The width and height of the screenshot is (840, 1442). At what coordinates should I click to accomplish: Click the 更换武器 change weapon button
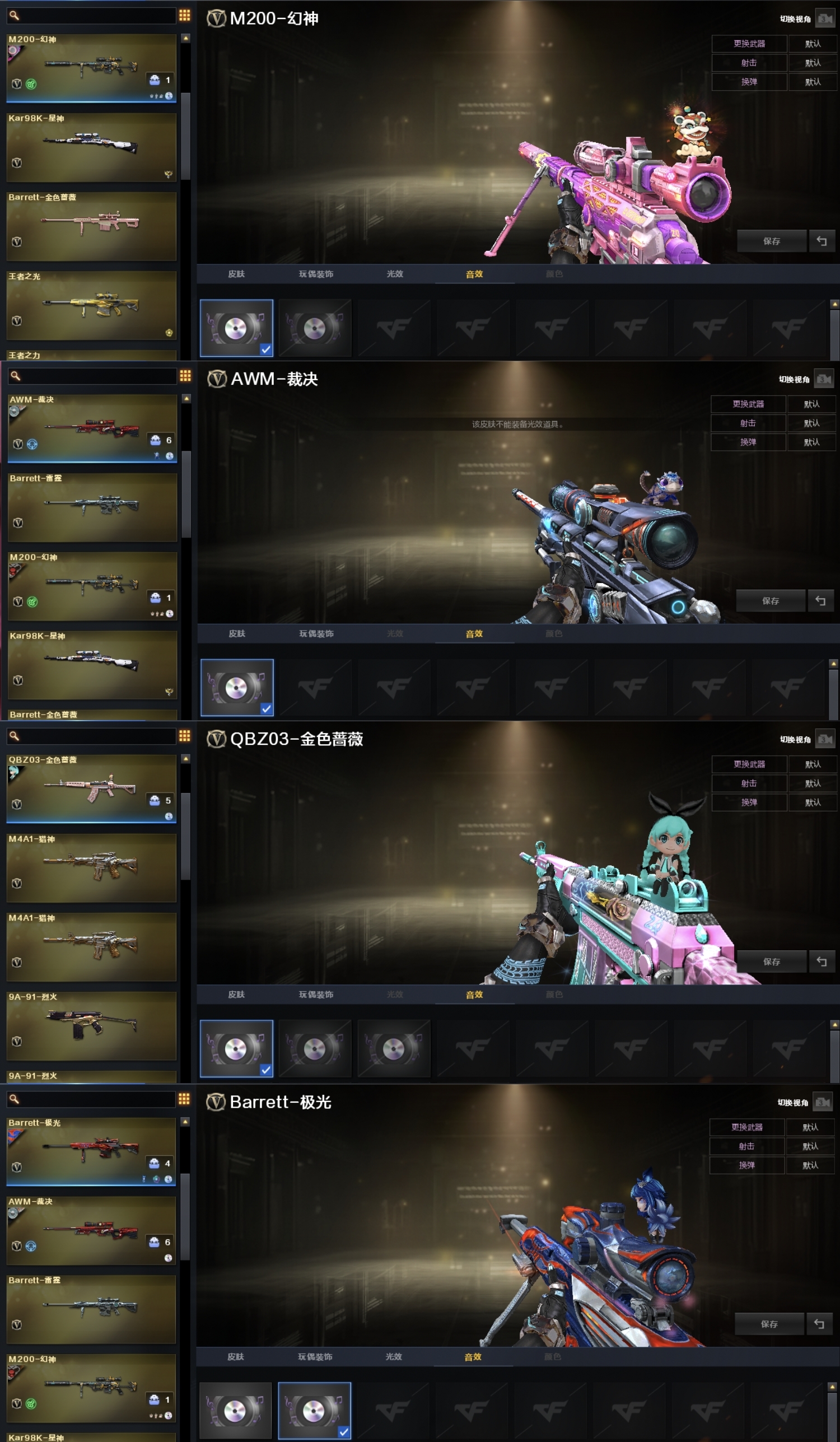[x=749, y=44]
